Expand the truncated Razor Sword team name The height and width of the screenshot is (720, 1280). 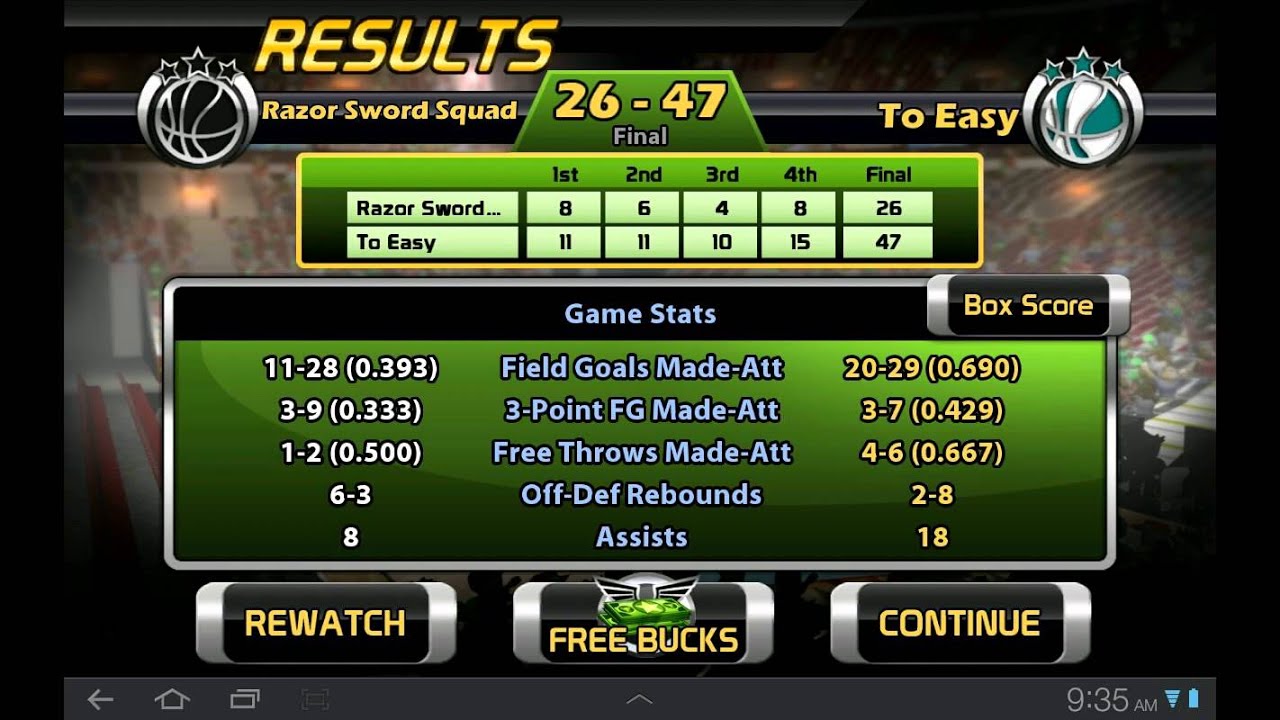(430, 208)
